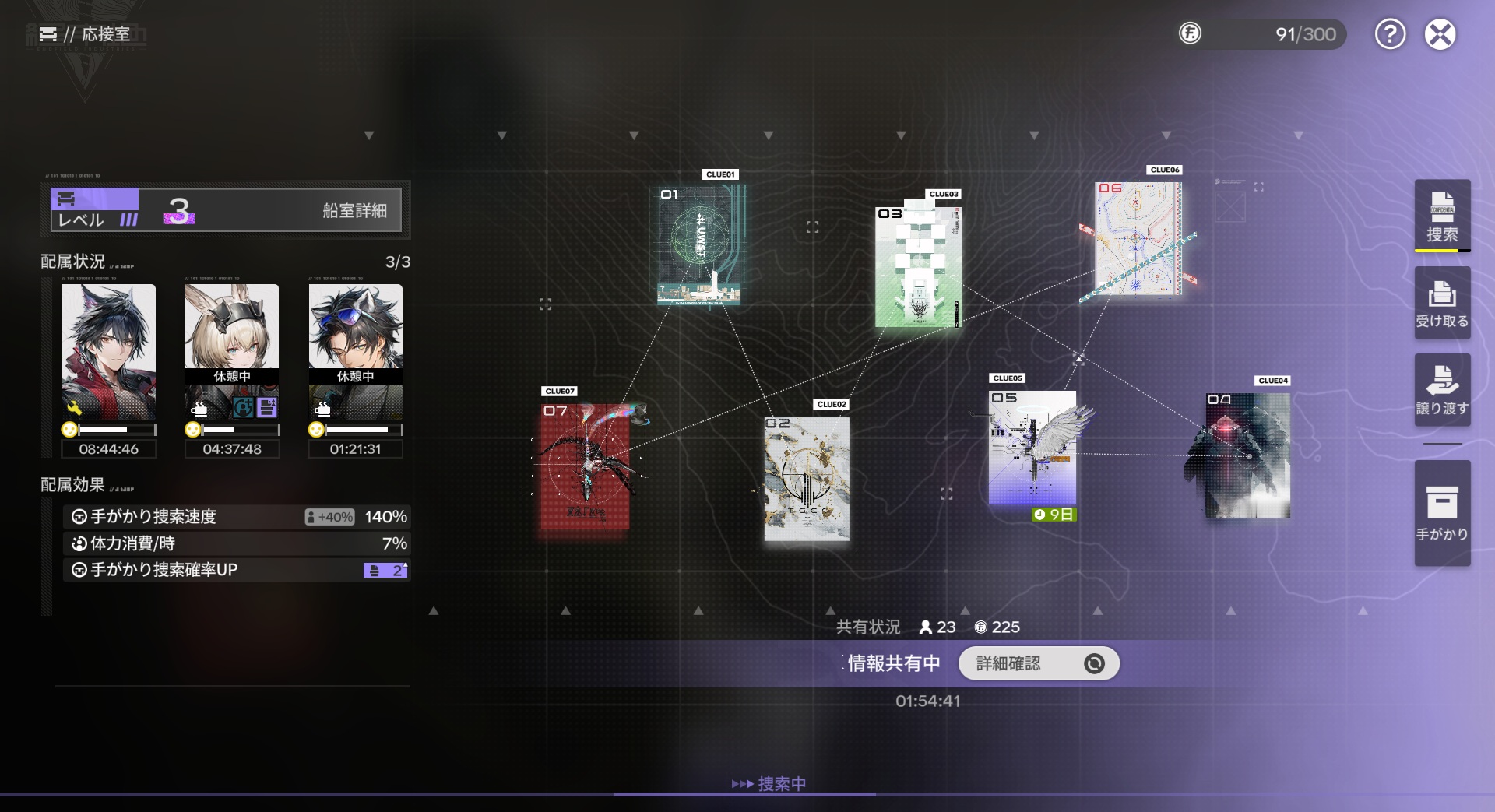The width and height of the screenshot is (1495, 812).
Task: Open the 捜索 clue search panel
Action: tap(1442, 216)
